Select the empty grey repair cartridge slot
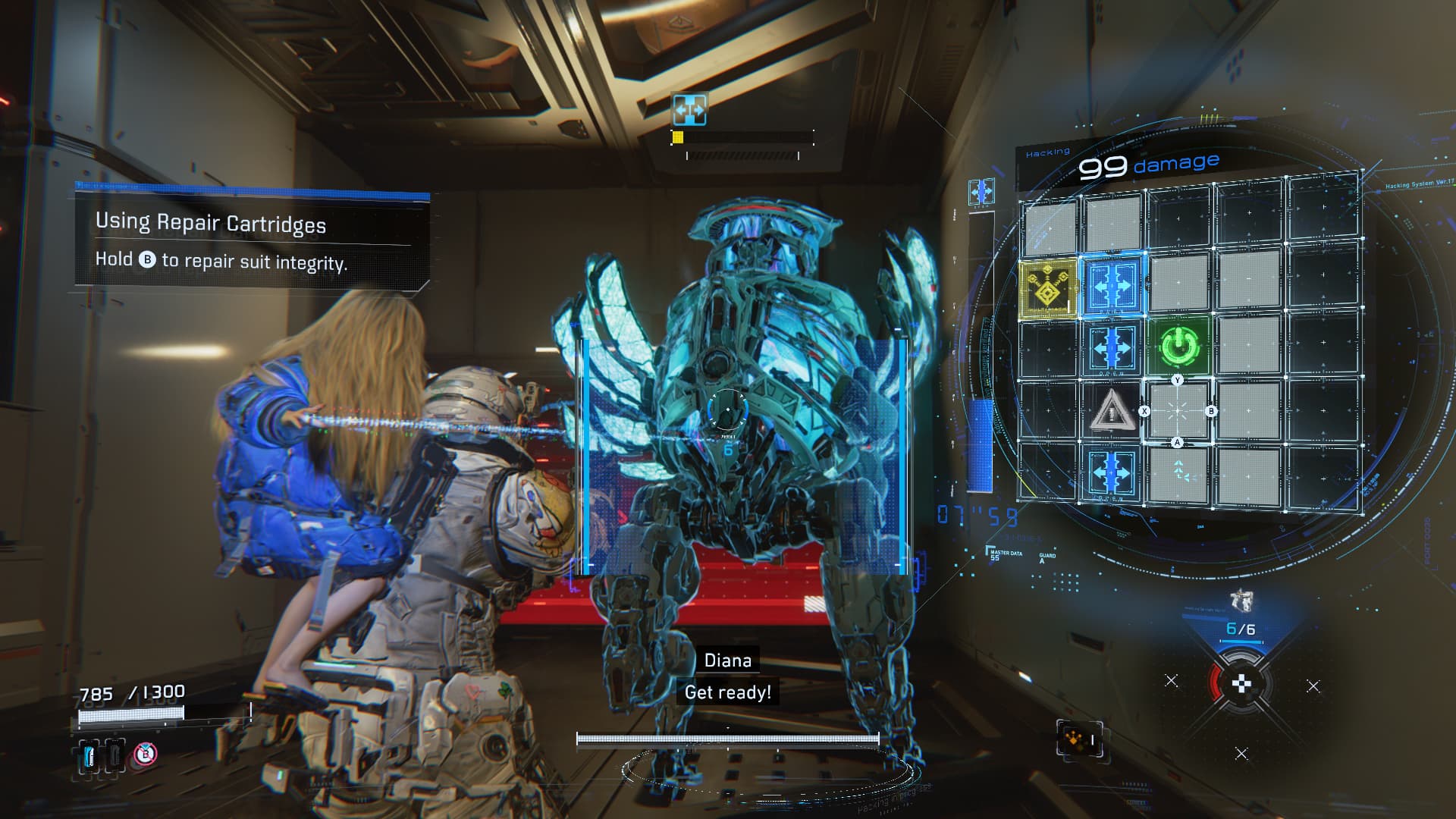This screenshot has height=819, width=1456. tap(115, 755)
